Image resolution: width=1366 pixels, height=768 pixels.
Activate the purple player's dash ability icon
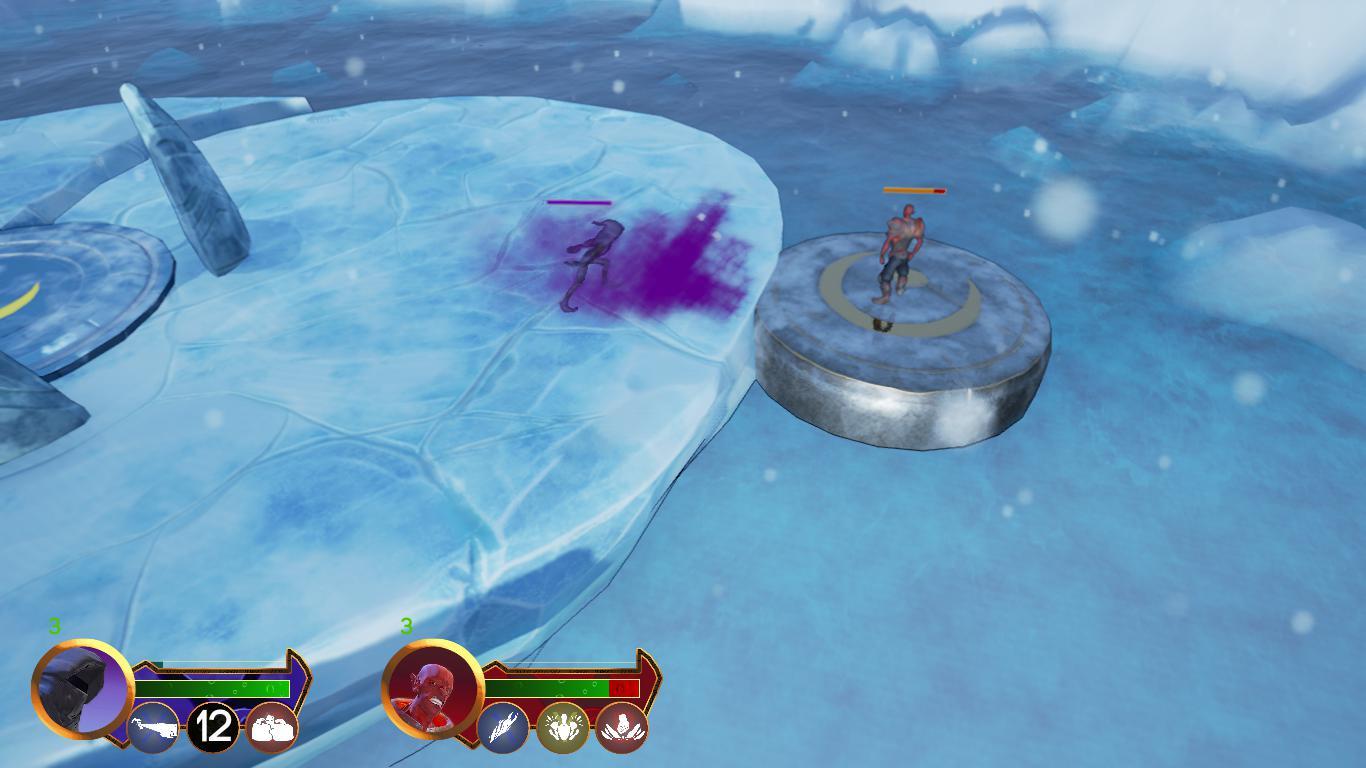coord(154,728)
